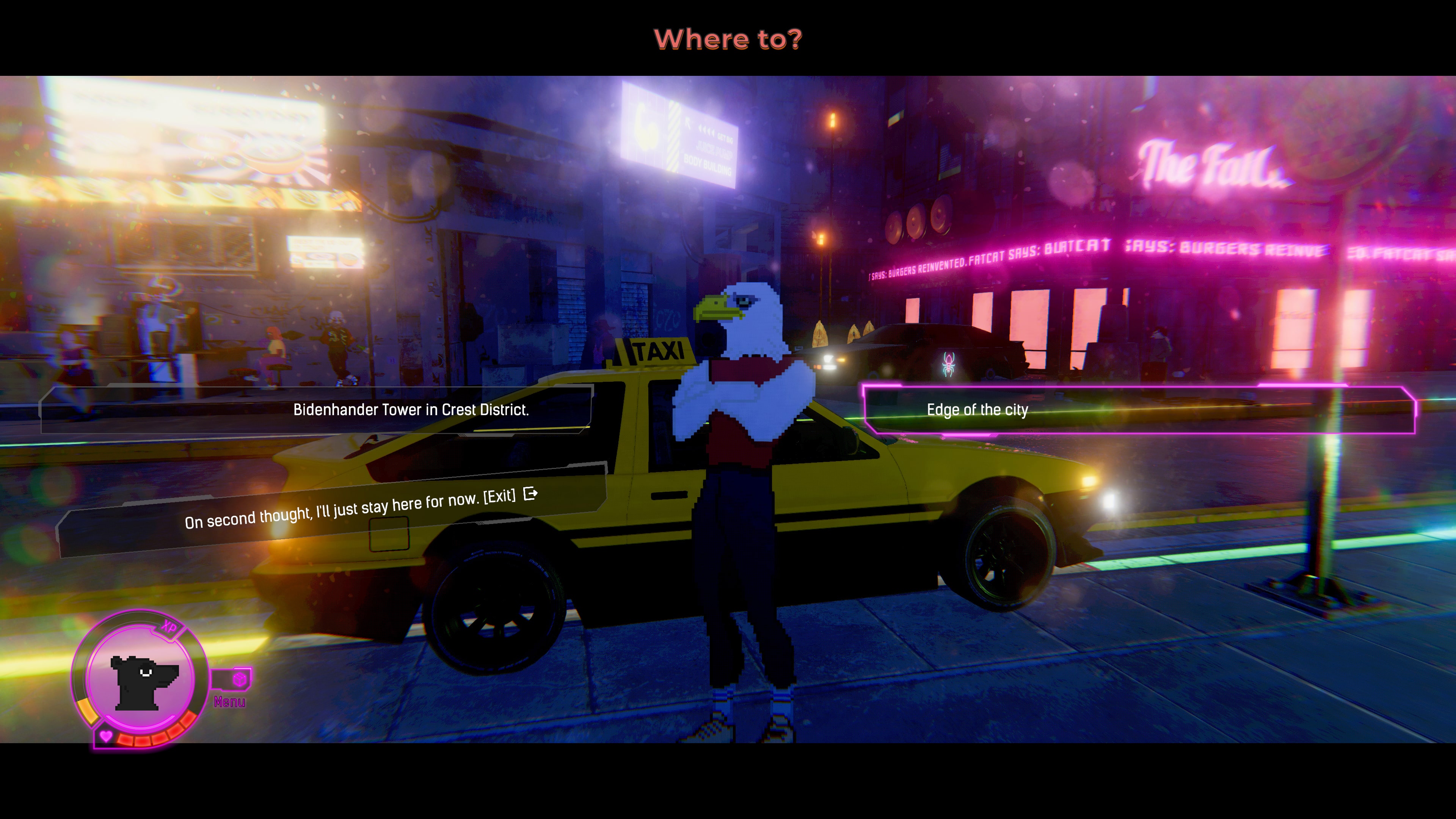Click the Where to? title

coord(729,39)
